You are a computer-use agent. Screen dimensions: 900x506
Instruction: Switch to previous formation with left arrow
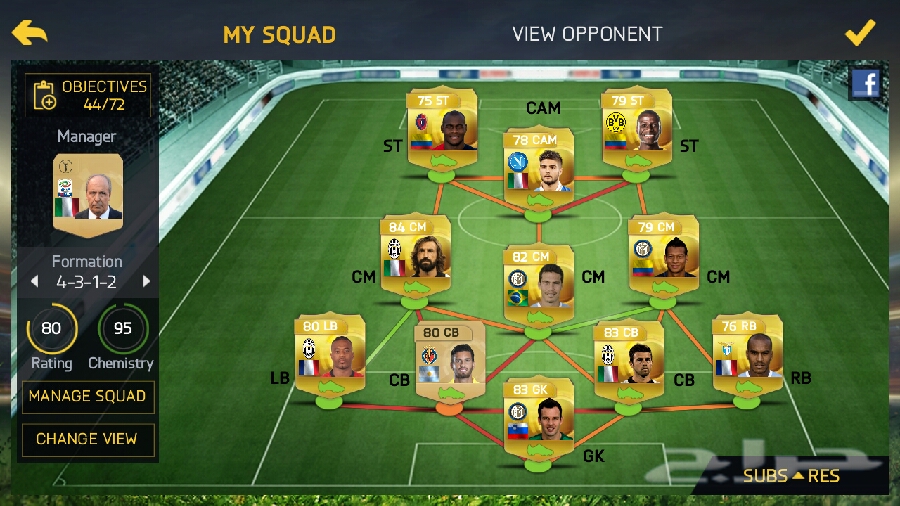(x=32, y=281)
